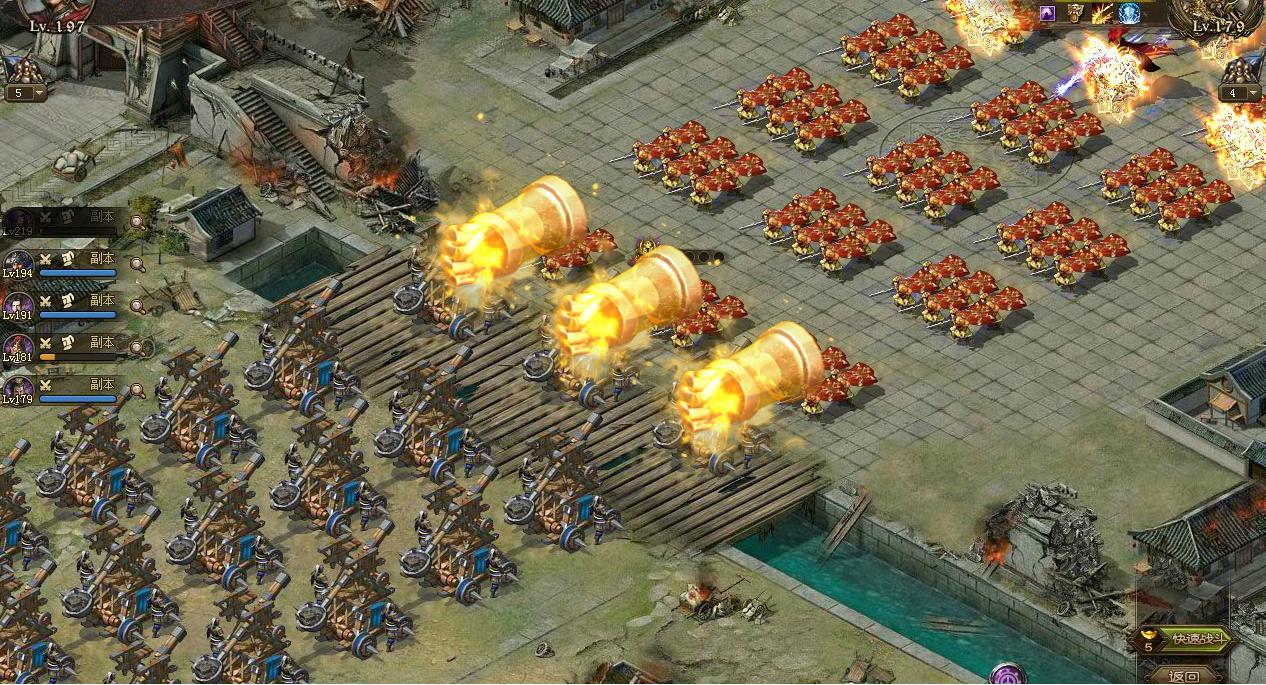The width and height of the screenshot is (1266, 685).
Task: Click the fiery slash skill icon
Action: tap(1102, 13)
